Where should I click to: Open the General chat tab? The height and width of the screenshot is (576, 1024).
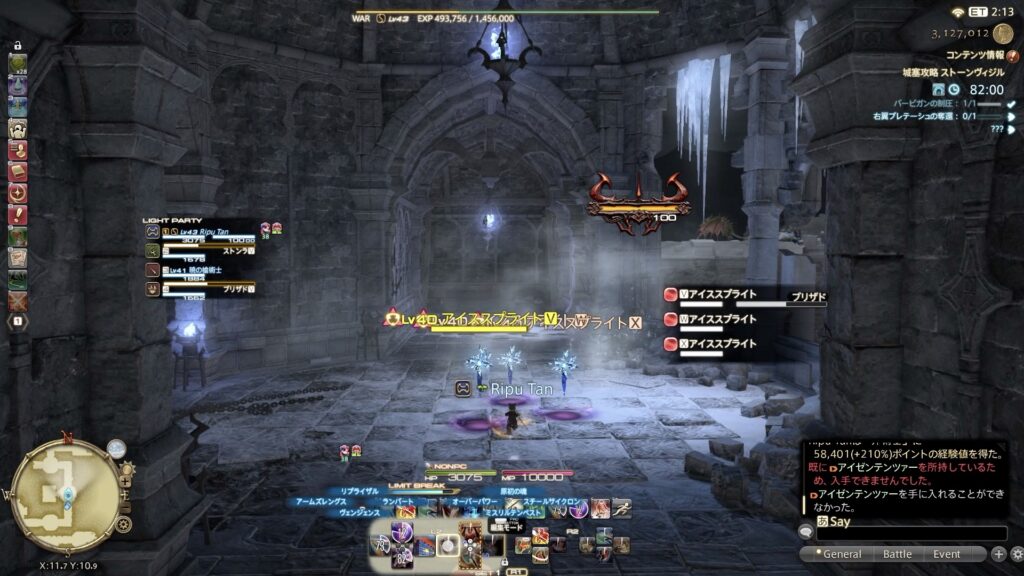tap(841, 554)
